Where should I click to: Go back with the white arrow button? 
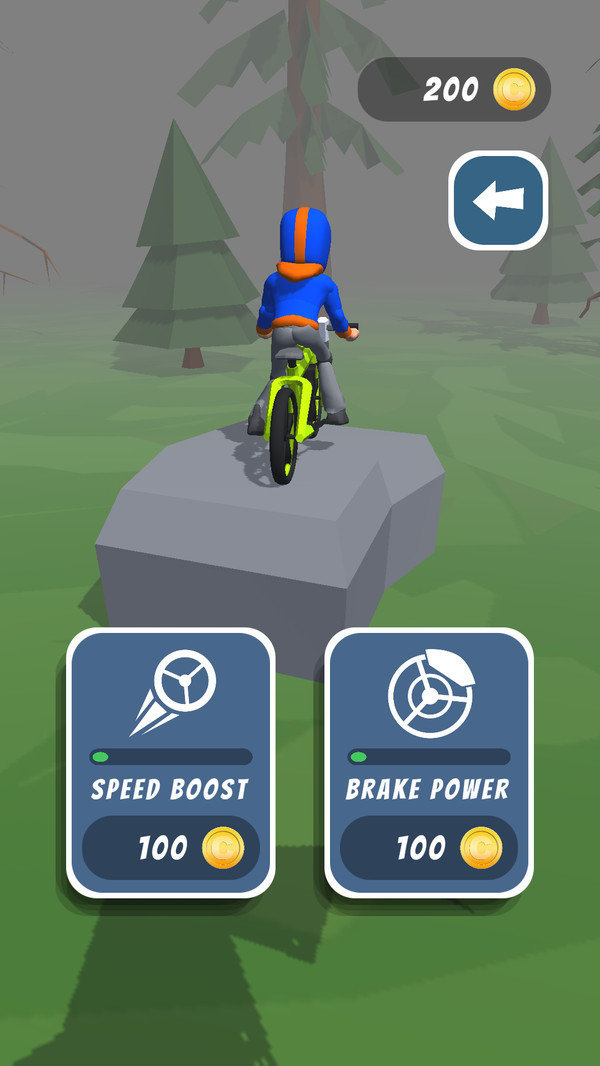(497, 200)
